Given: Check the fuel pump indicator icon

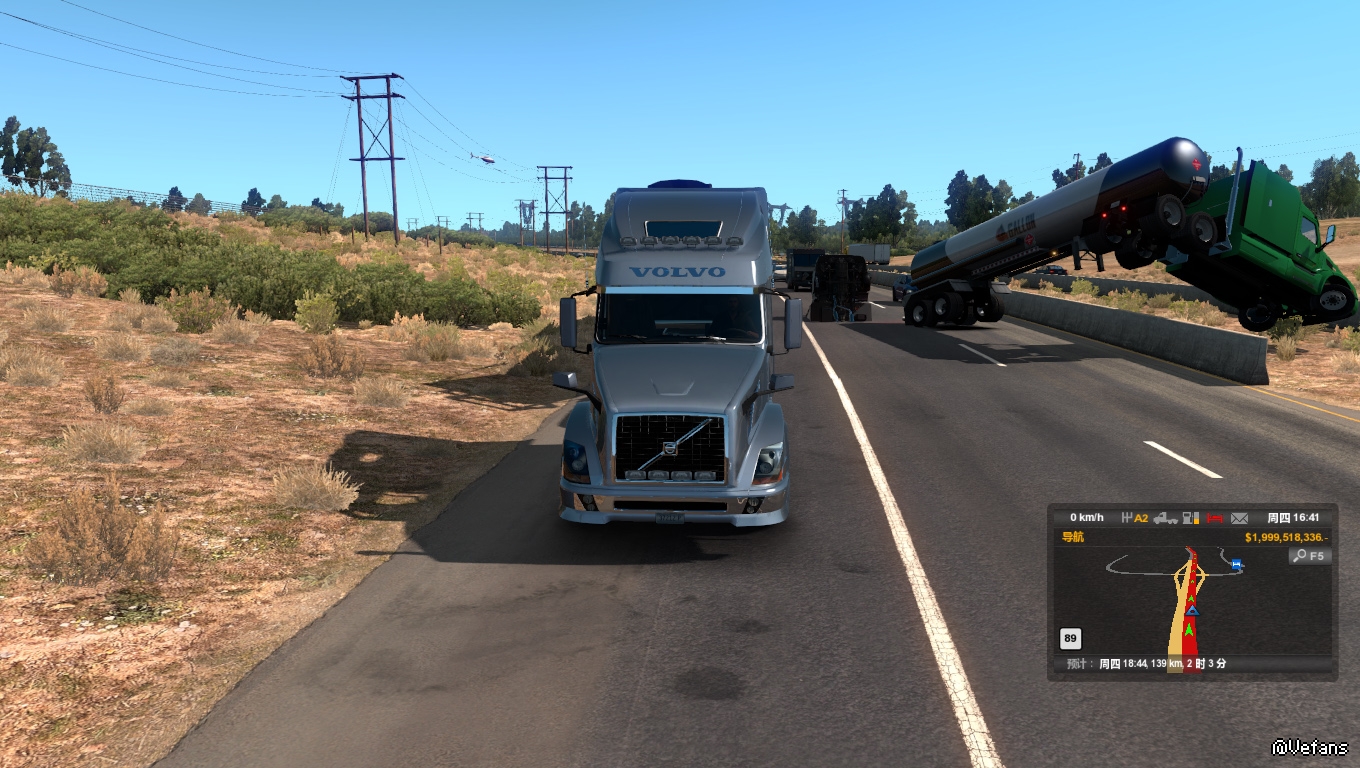Looking at the screenshot, I should (1190, 518).
